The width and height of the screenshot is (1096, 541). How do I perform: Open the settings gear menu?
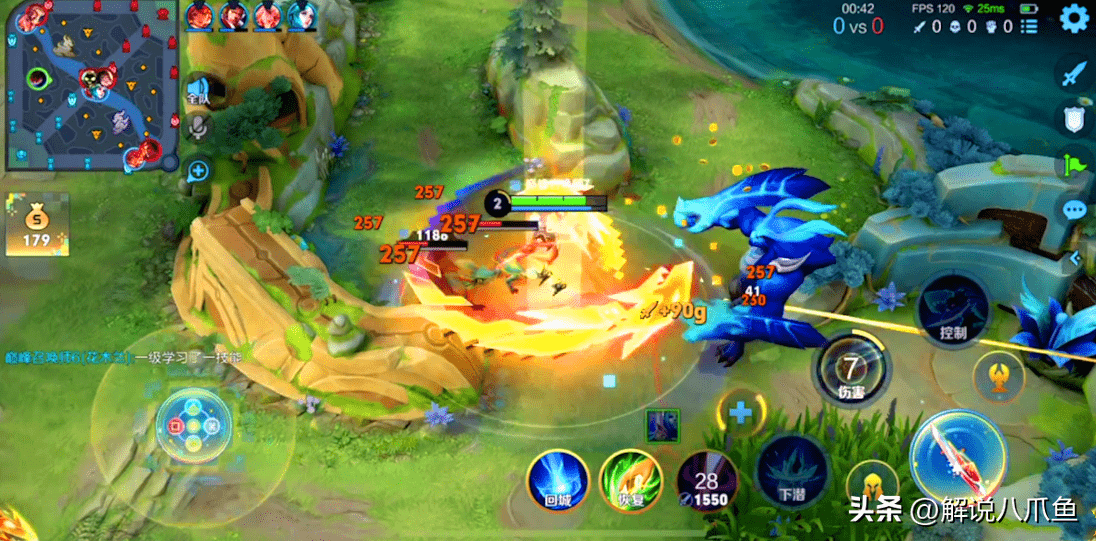[x=1074, y=18]
